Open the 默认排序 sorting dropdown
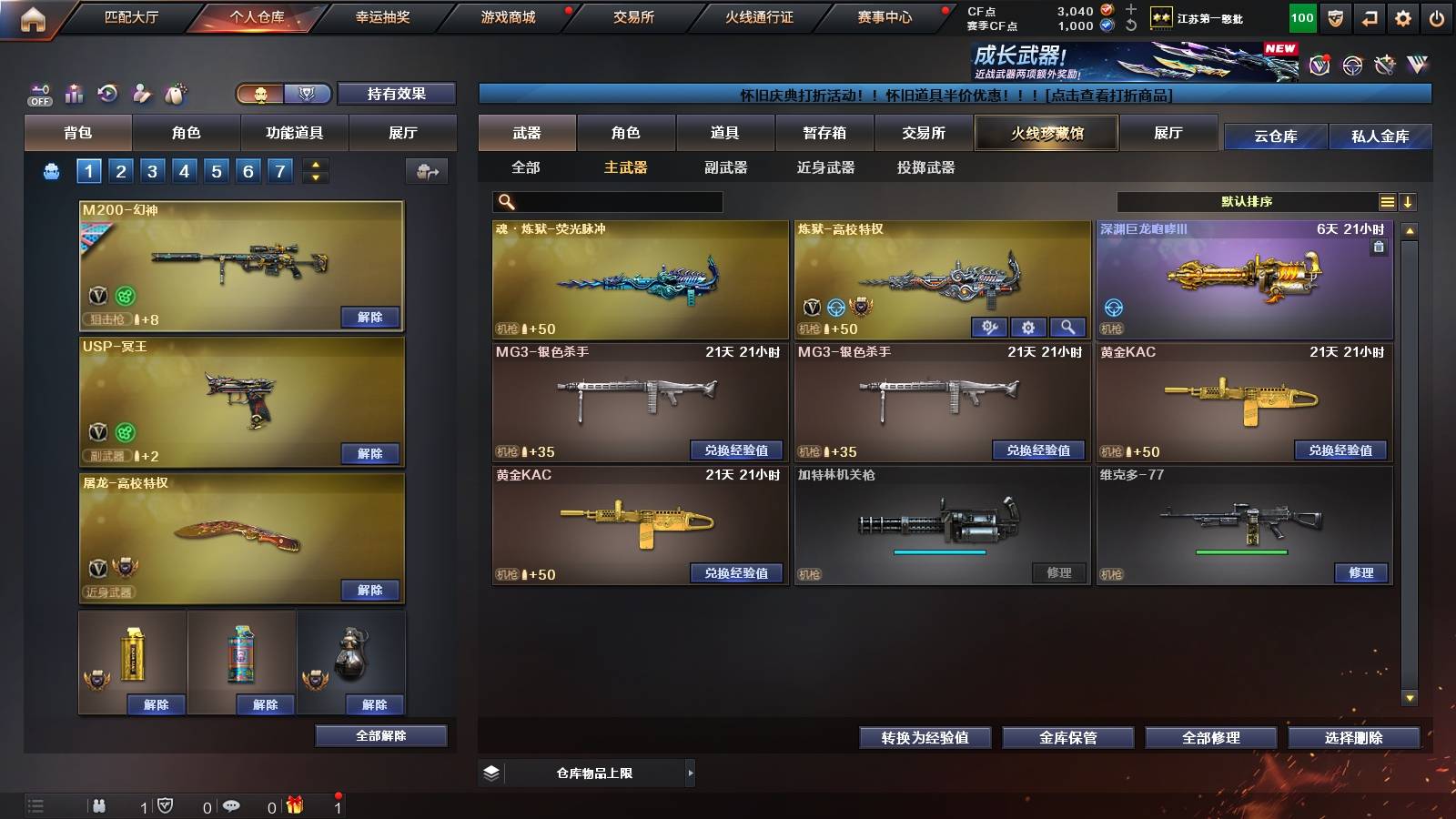The image size is (1456, 819). tap(1249, 201)
